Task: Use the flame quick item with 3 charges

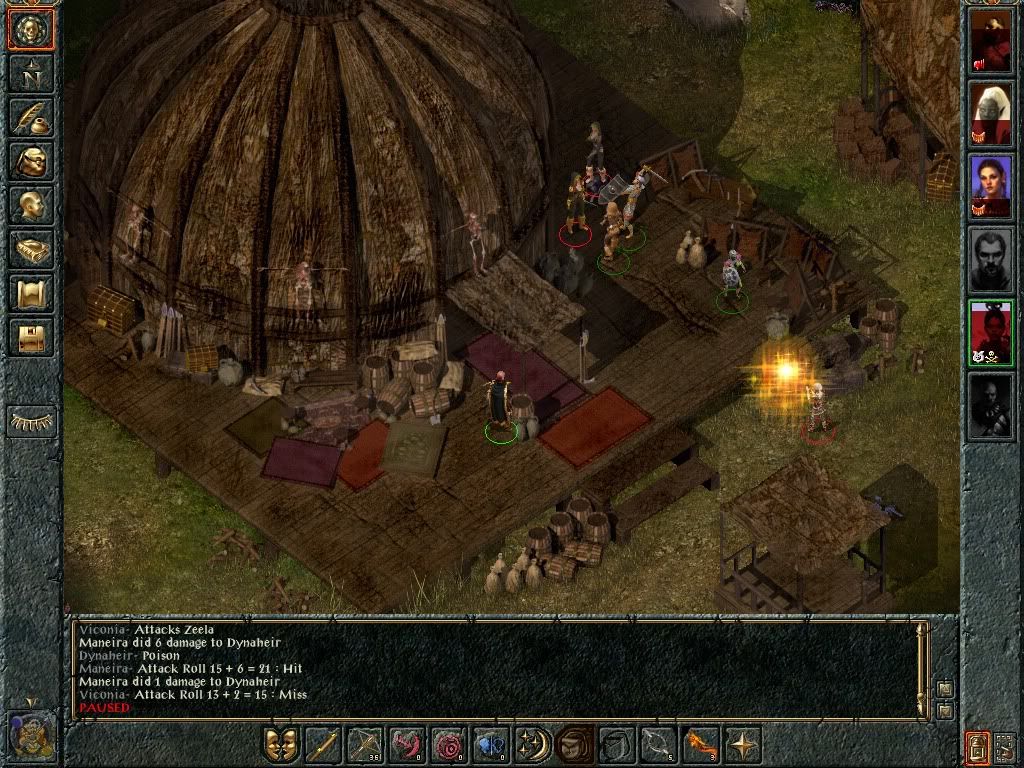Action: pos(700,745)
